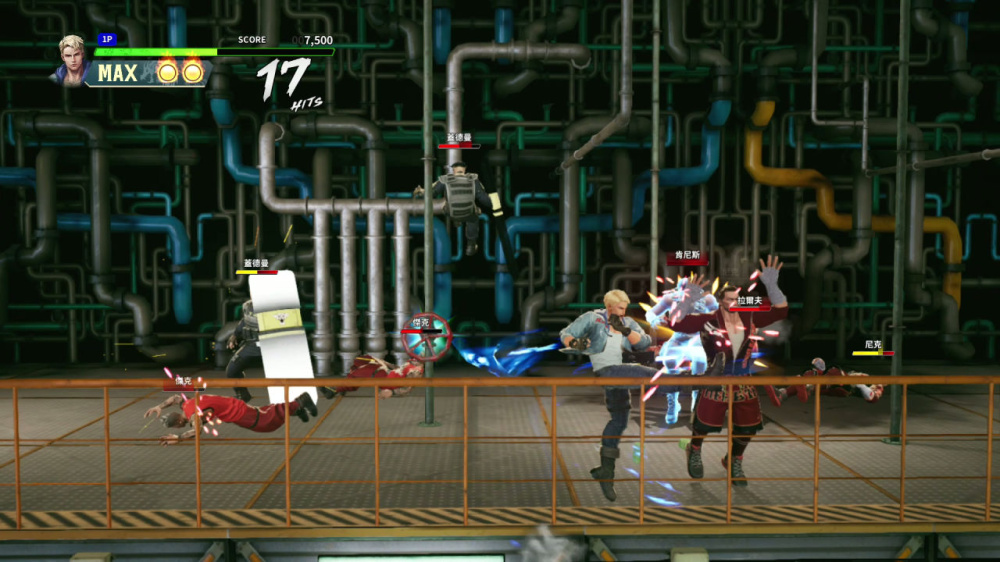Click the blond player character portrait
Image resolution: width=1000 pixels, height=562 pixels.
[73, 58]
